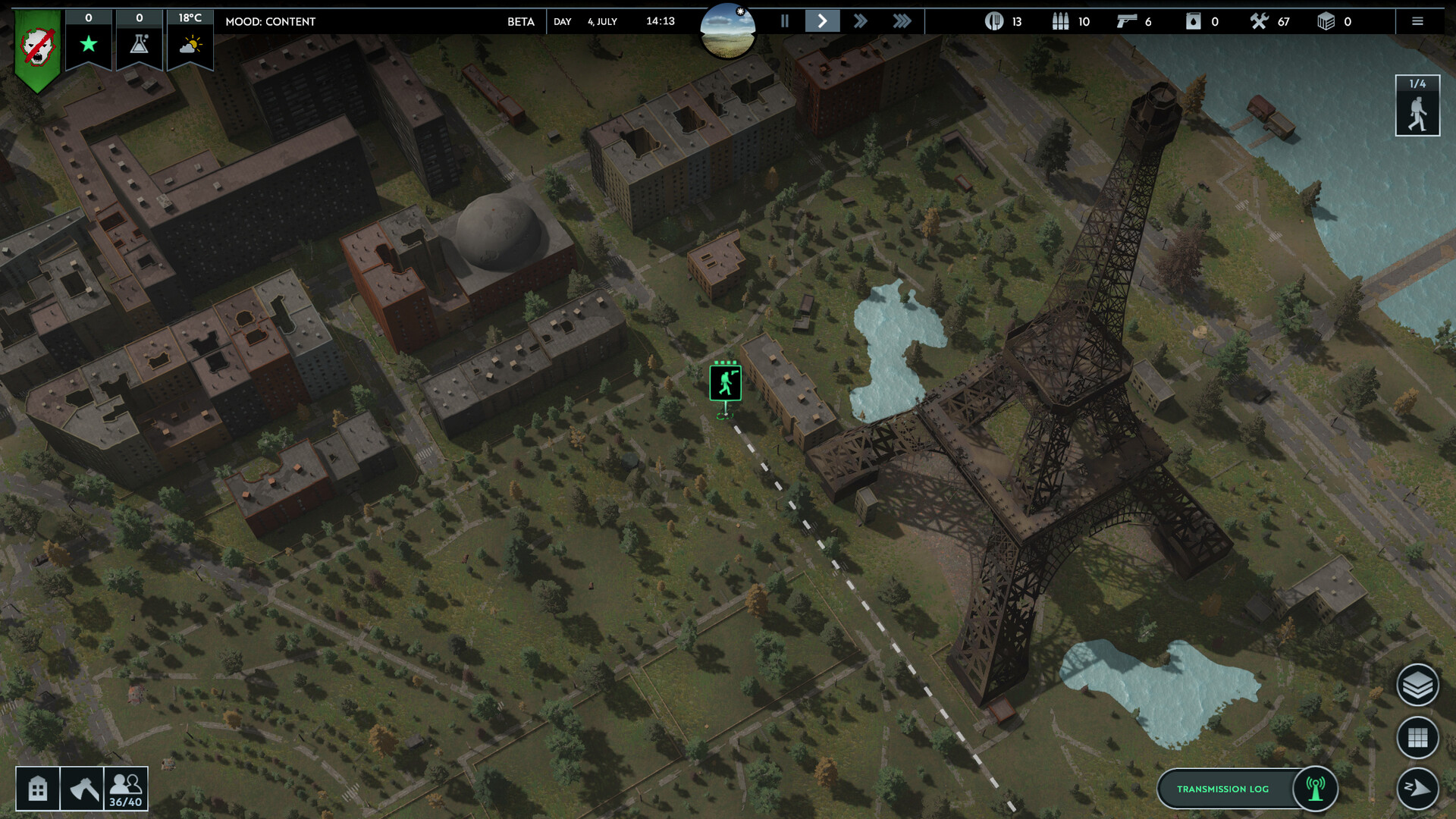Screen dimensions: 1456x819
Task: Open the axe and tools menu
Action: (82, 789)
